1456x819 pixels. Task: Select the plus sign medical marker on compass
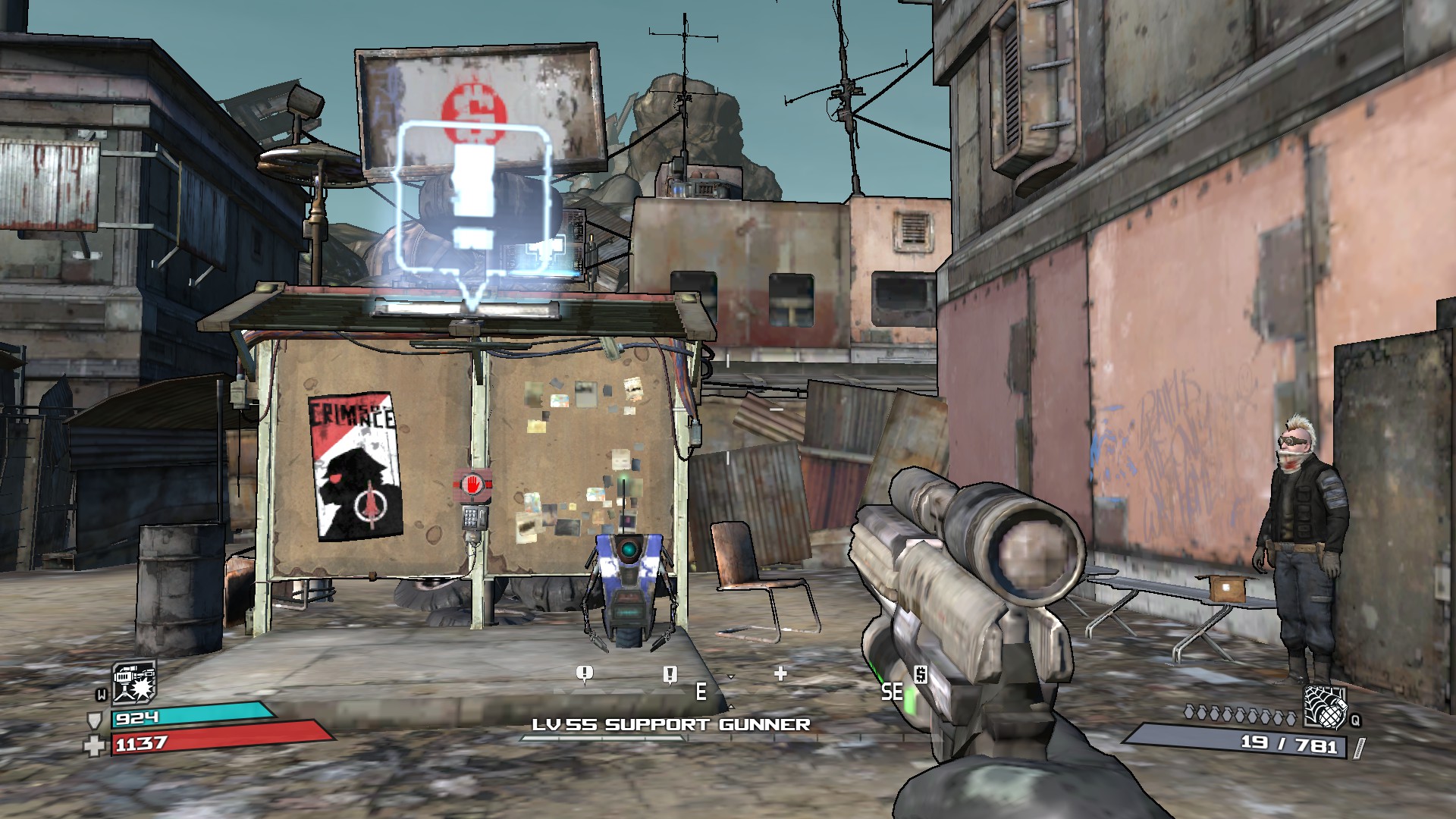(x=780, y=673)
